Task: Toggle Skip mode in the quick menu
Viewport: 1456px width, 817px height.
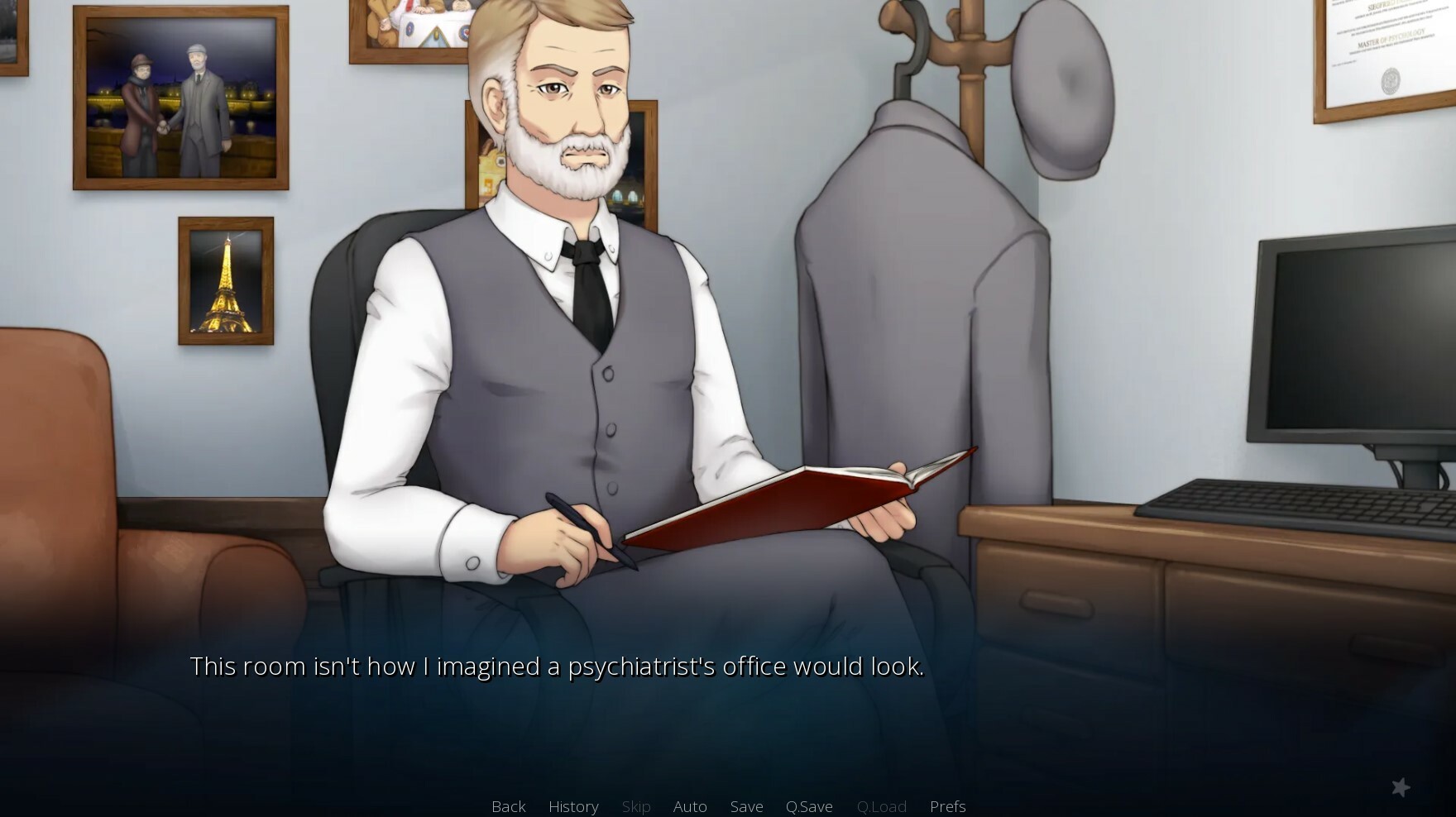Action: pyautogui.click(x=636, y=806)
